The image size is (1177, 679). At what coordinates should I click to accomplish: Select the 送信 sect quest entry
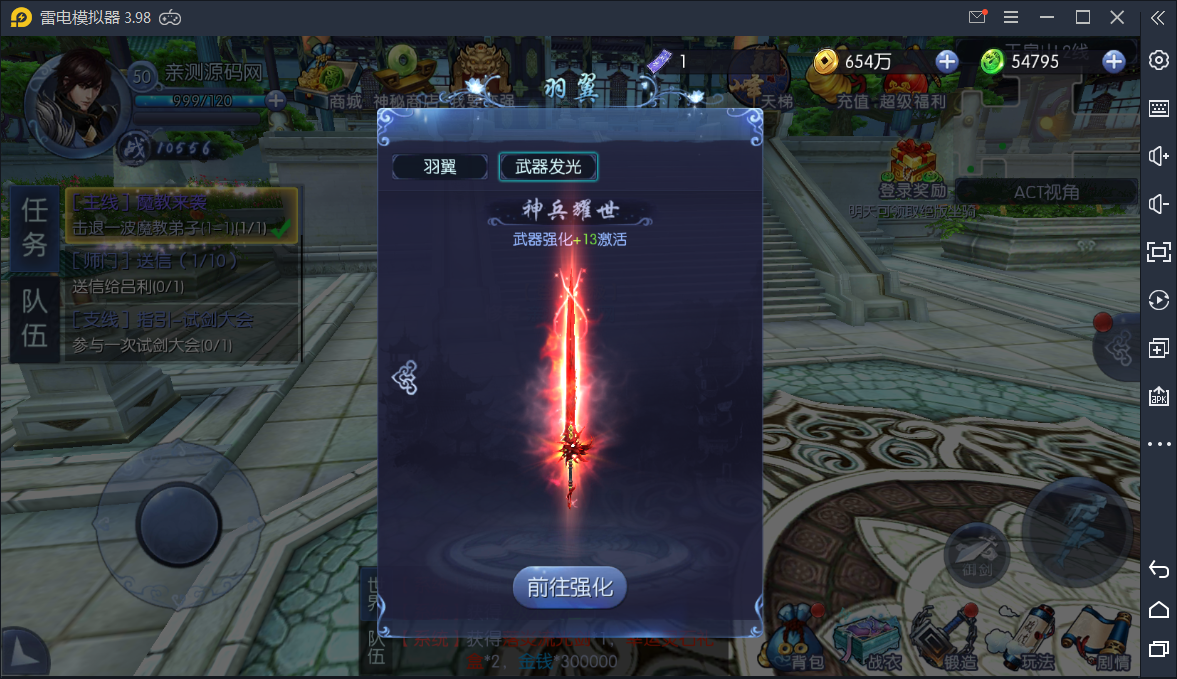click(180, 274)
